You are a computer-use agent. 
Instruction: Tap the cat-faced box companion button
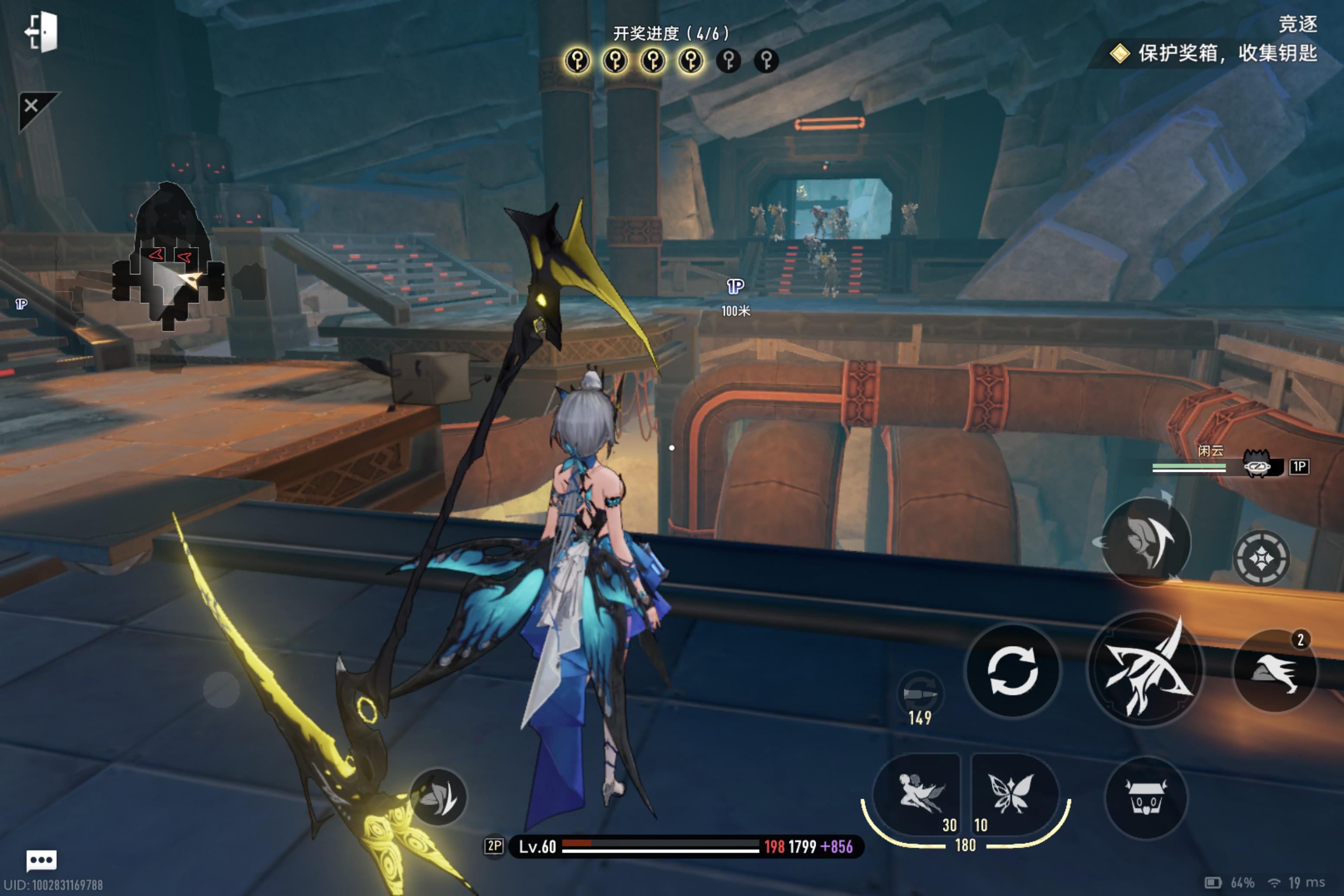tap(1146, 797)
